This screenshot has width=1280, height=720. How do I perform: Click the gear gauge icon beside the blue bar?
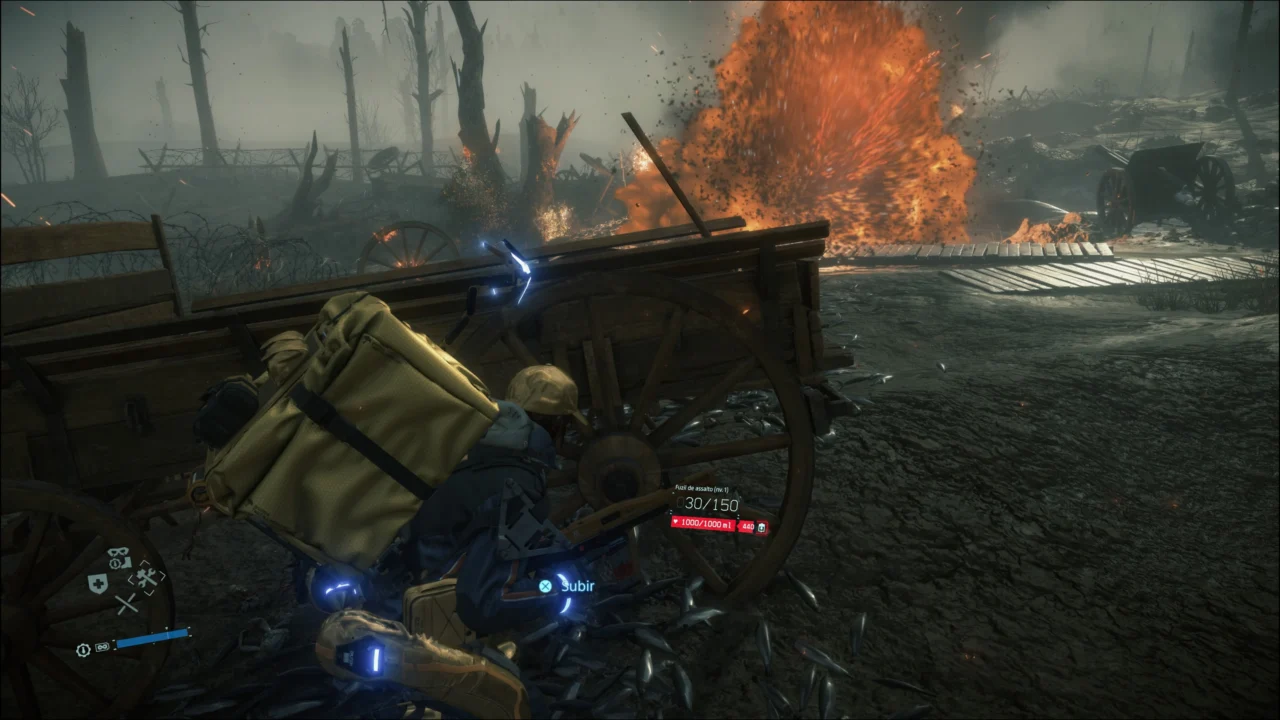83,649
